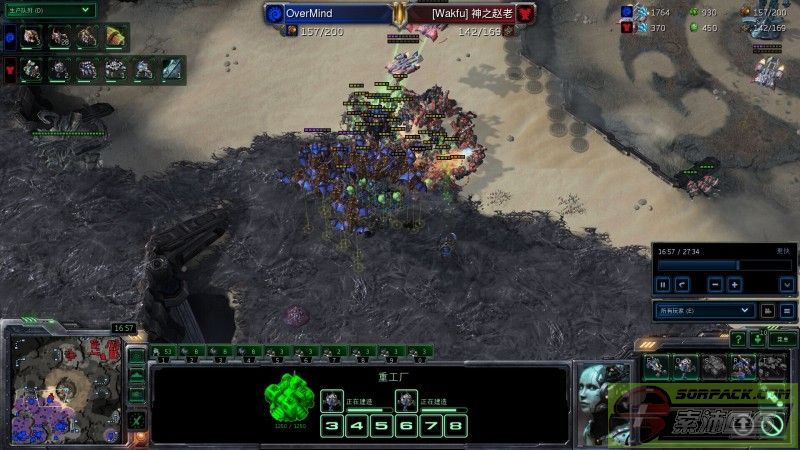Decrease replay speed with minus button
The width and height of the screenshot is (800, 450).
pos(715,284)
